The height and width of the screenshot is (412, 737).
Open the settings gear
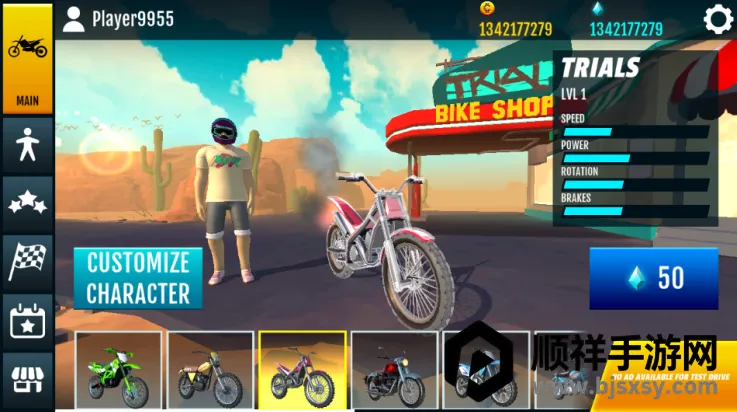(717, 19)
